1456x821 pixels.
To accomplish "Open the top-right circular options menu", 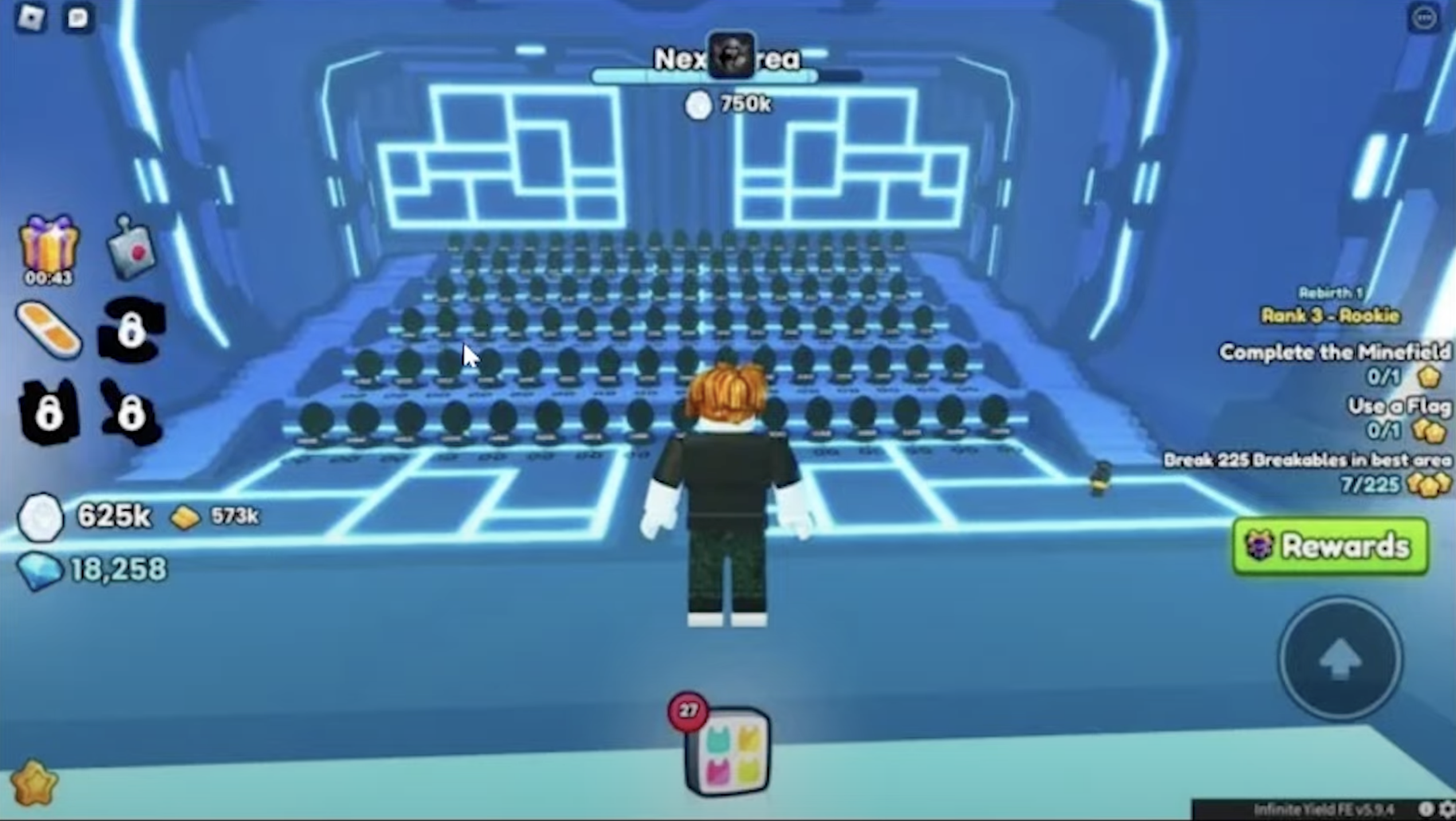I will [1423, 17].
